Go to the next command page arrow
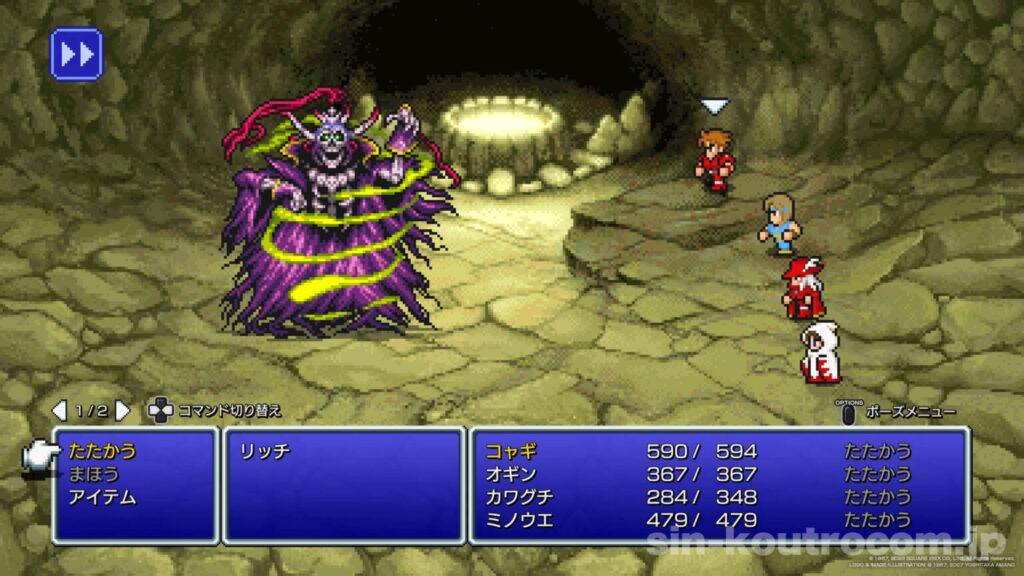Screen dimensions: 1024x576 pyautogui.click(x=122, y=410)
